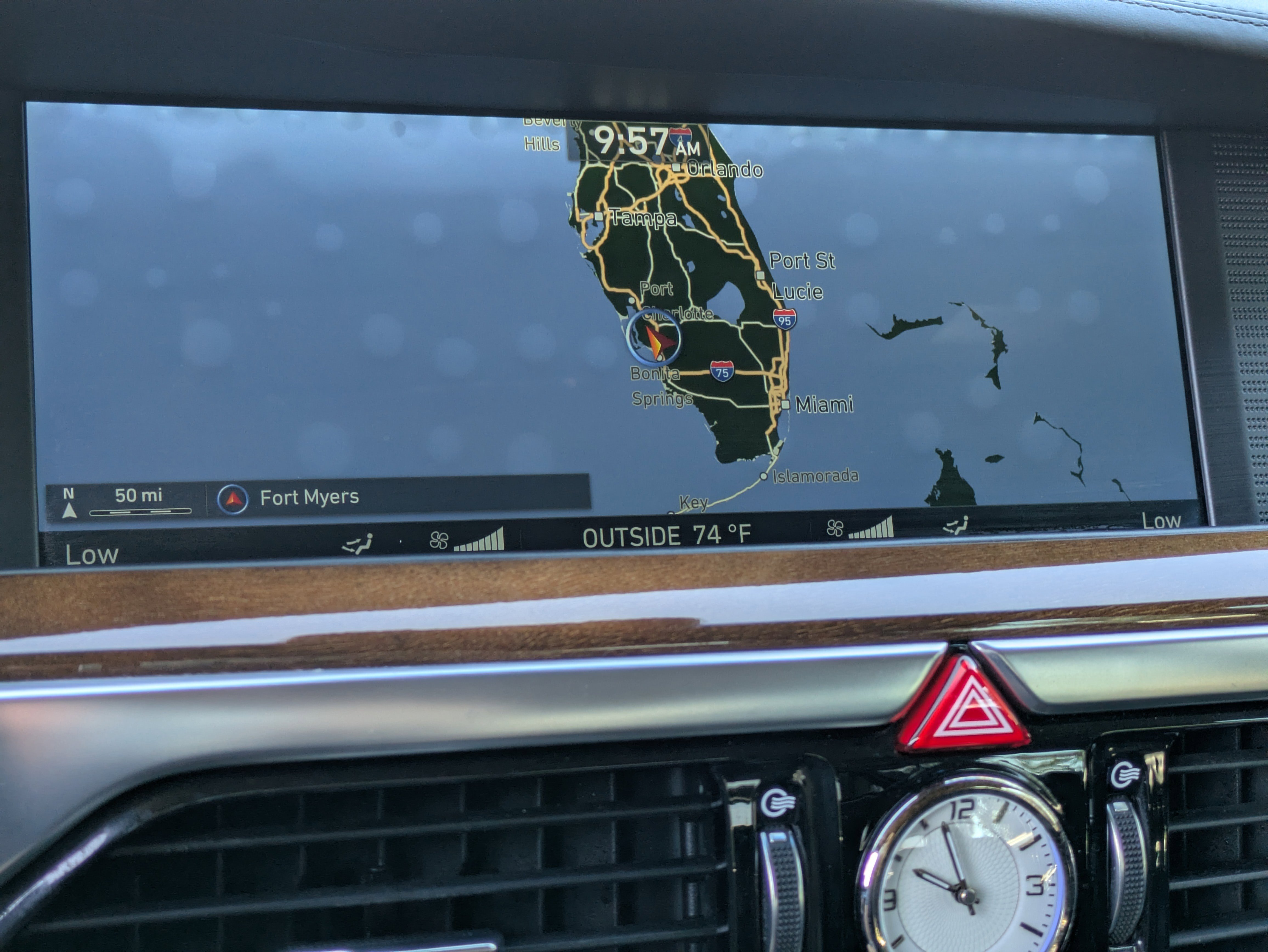The image size is (1268, 952).
Task: Click the Miami city marker
Action: tap(785, 404)
